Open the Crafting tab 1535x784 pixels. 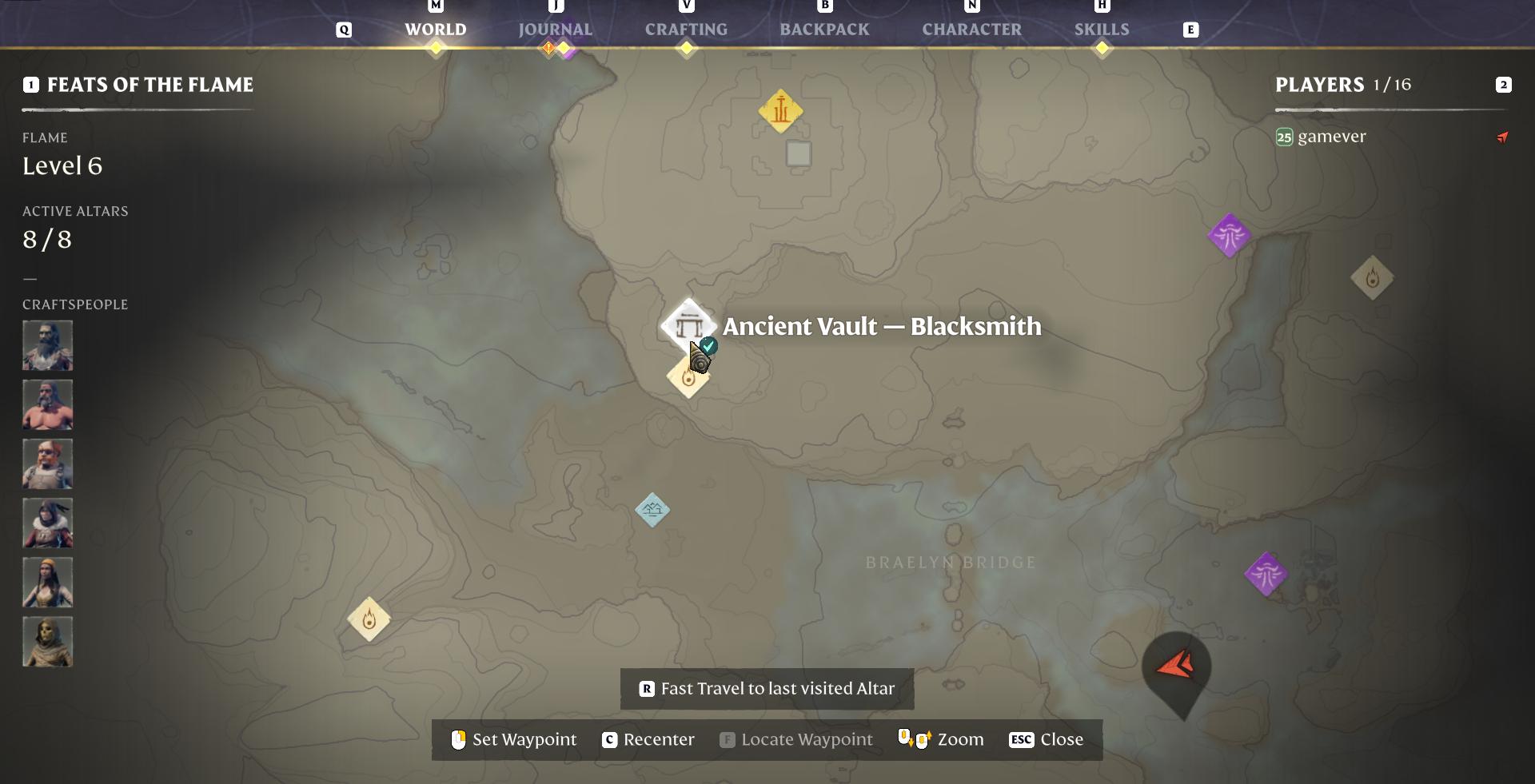[686, 30]
